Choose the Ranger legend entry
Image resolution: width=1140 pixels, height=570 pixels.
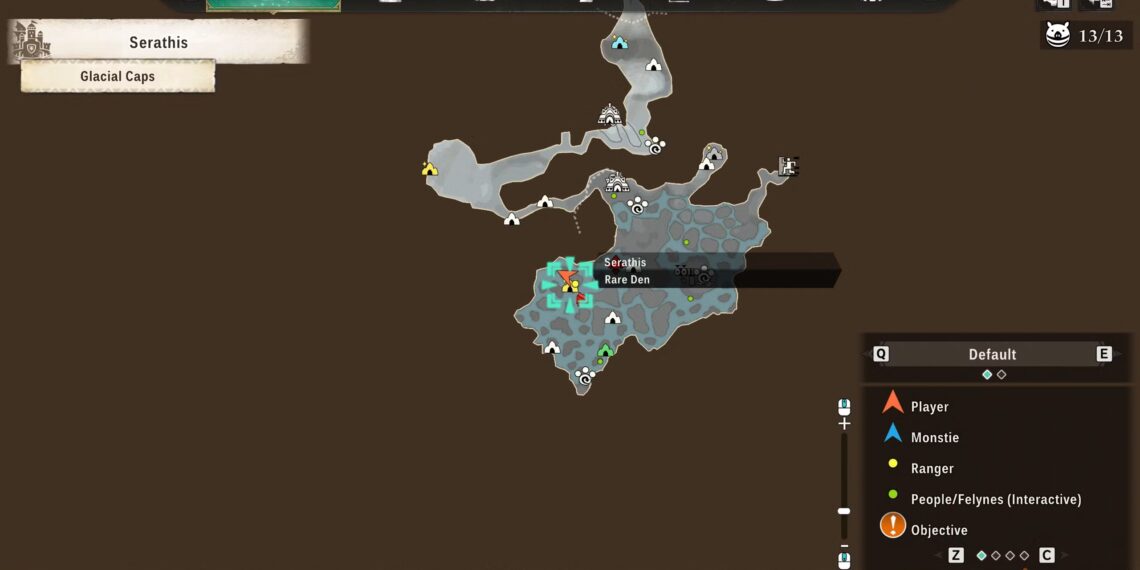pos(931,469)
